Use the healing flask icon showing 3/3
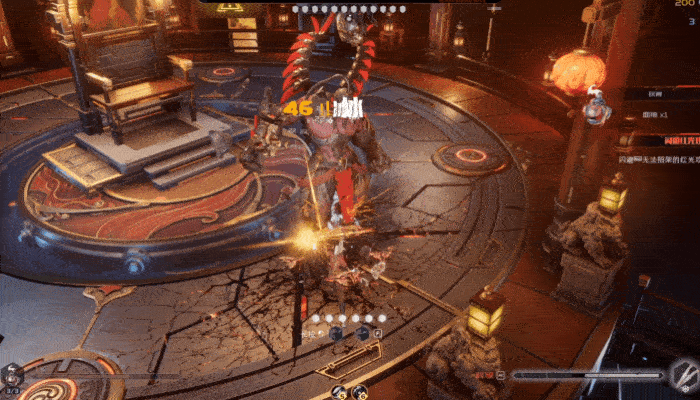This screenshot has height=400, width=700. (13, 377)
